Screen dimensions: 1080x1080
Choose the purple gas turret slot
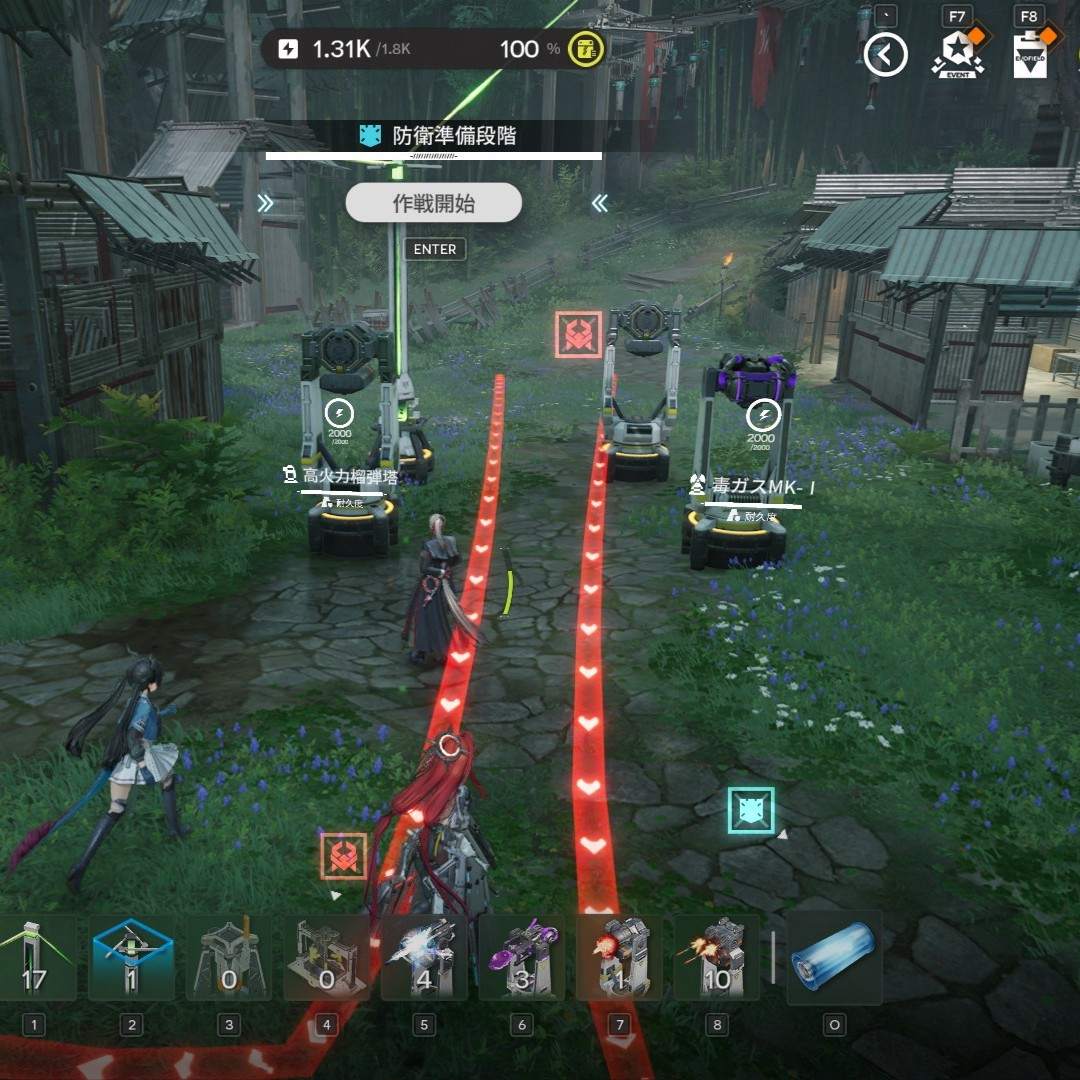[x=521, y=958]
